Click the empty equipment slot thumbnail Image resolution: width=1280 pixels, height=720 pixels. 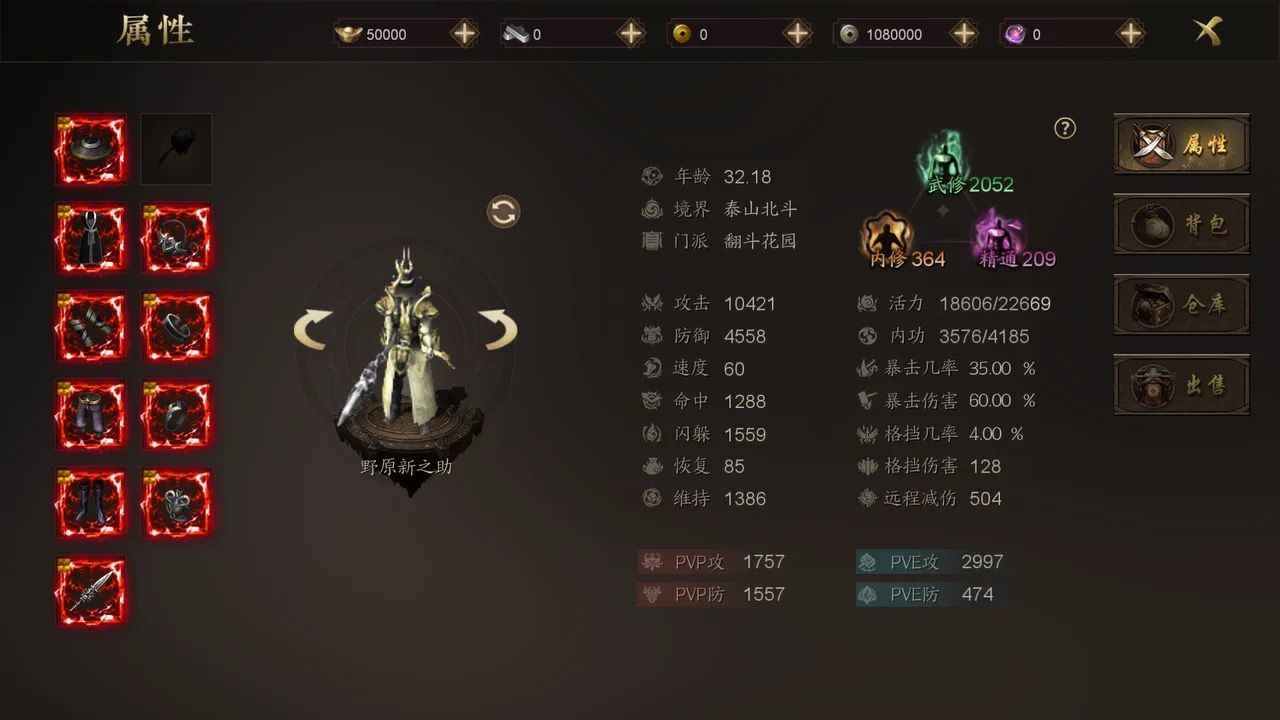click(176, 149)
